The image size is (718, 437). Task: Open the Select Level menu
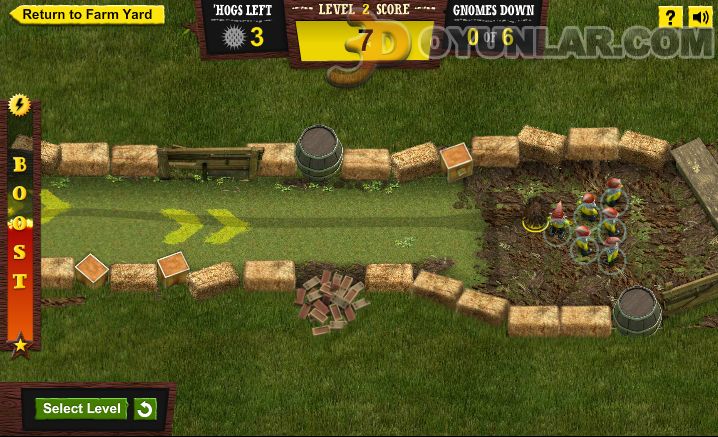click(x=82, y=408)
